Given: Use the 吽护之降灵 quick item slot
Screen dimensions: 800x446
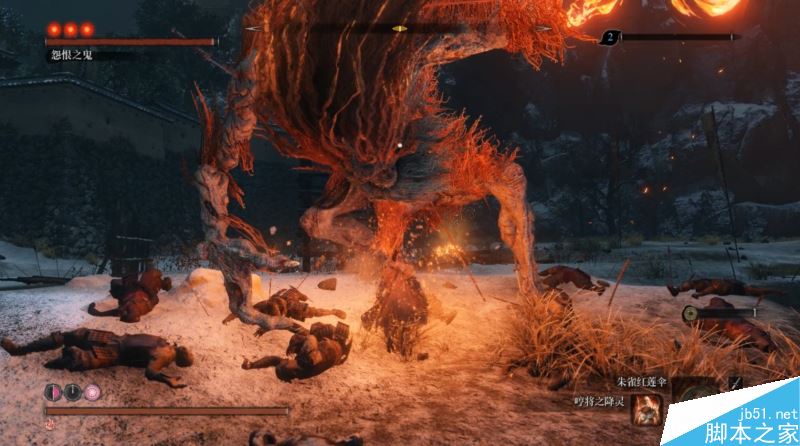Looking at the screenshot, I should (646, 407).
